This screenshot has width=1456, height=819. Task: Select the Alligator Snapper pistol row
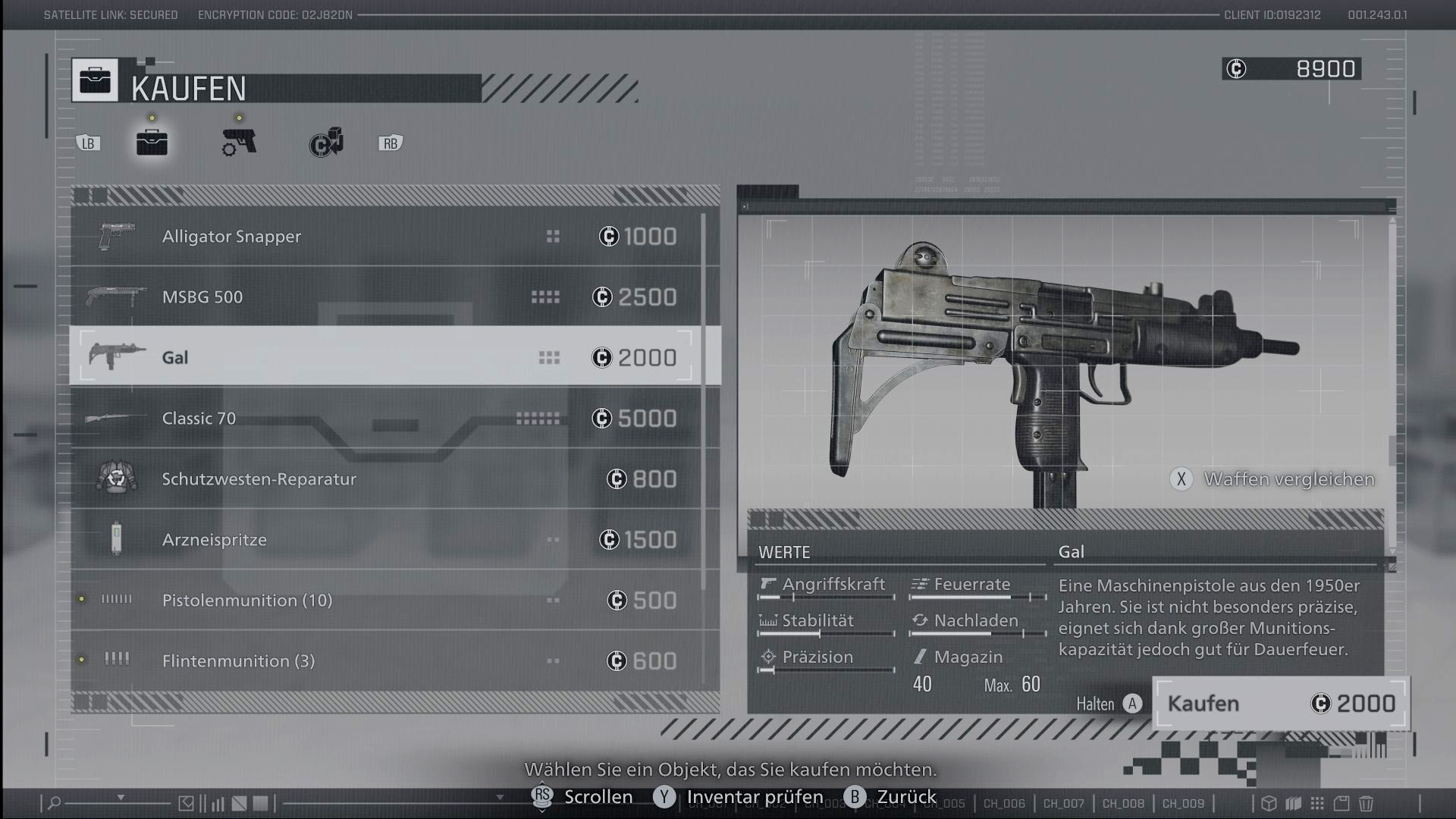click(x=387, y=237)
